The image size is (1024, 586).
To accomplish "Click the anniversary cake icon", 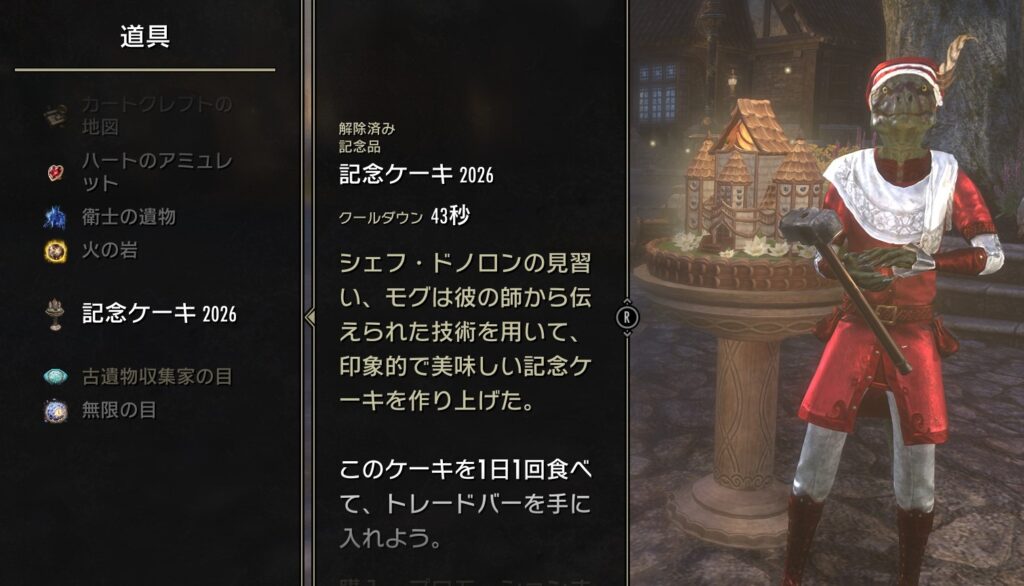I will pos(56,313).
